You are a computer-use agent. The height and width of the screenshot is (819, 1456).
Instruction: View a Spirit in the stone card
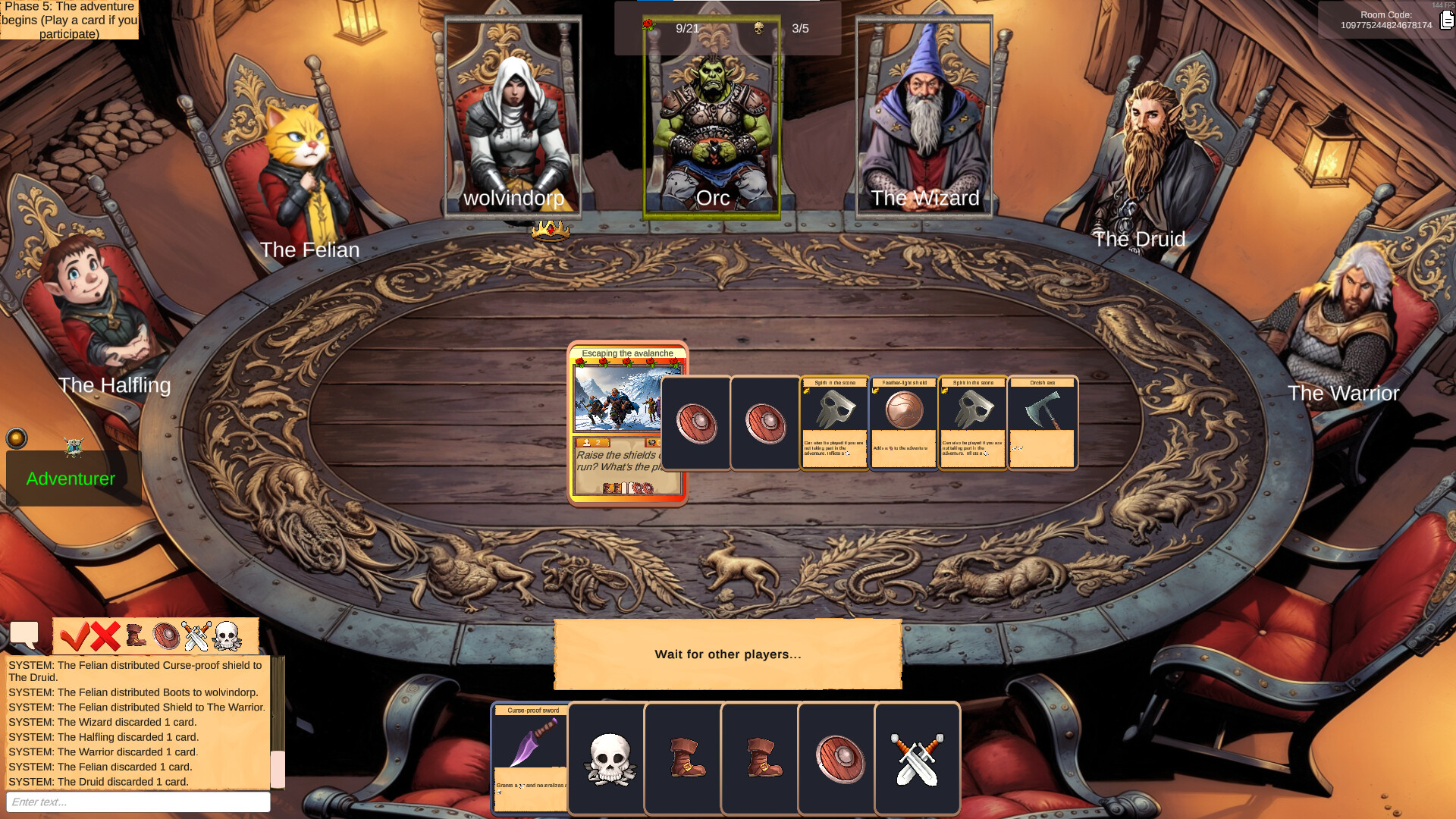[833, 422]
